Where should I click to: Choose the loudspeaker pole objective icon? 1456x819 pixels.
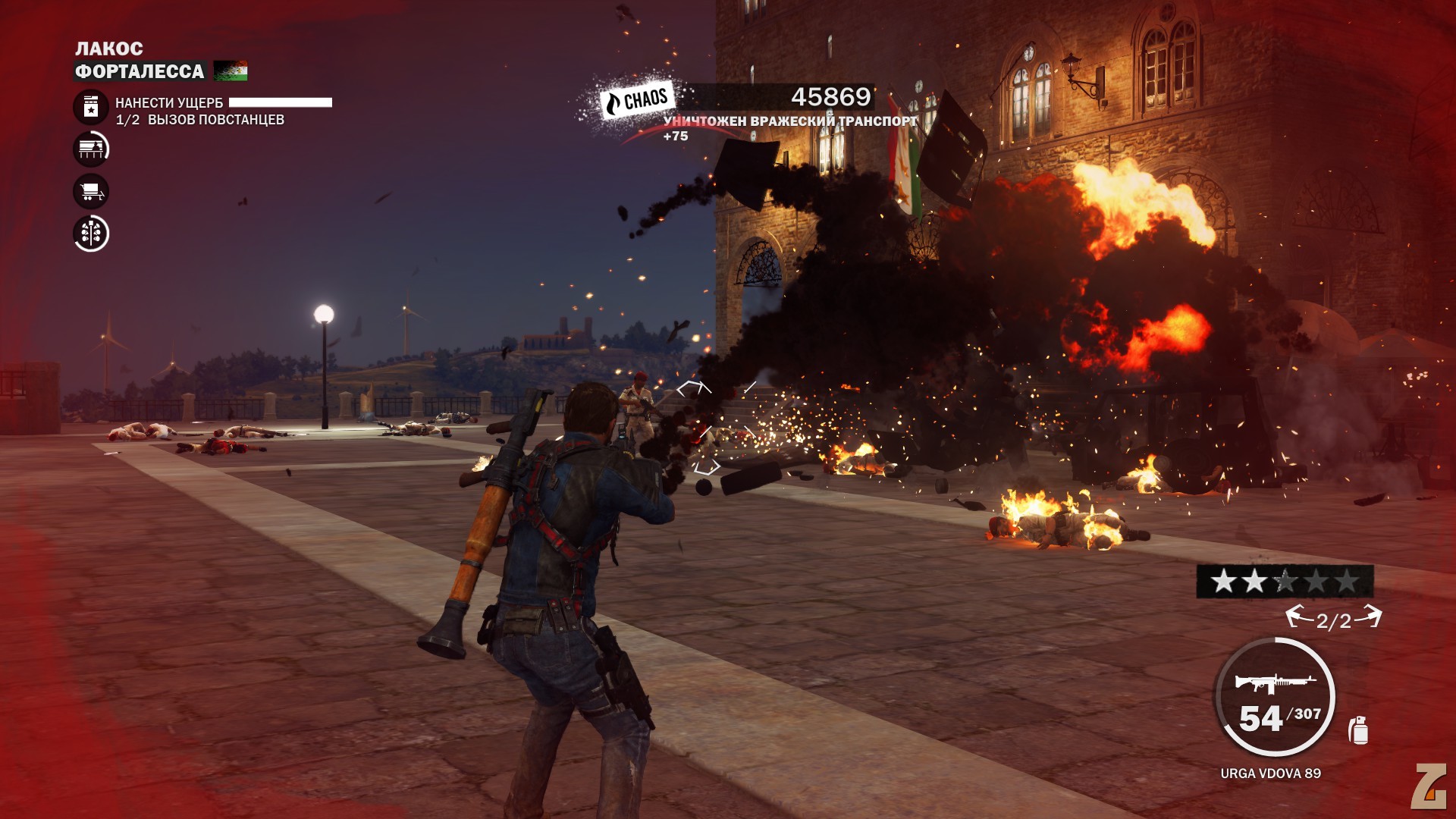pyautogui.click(x=91, y=234)
